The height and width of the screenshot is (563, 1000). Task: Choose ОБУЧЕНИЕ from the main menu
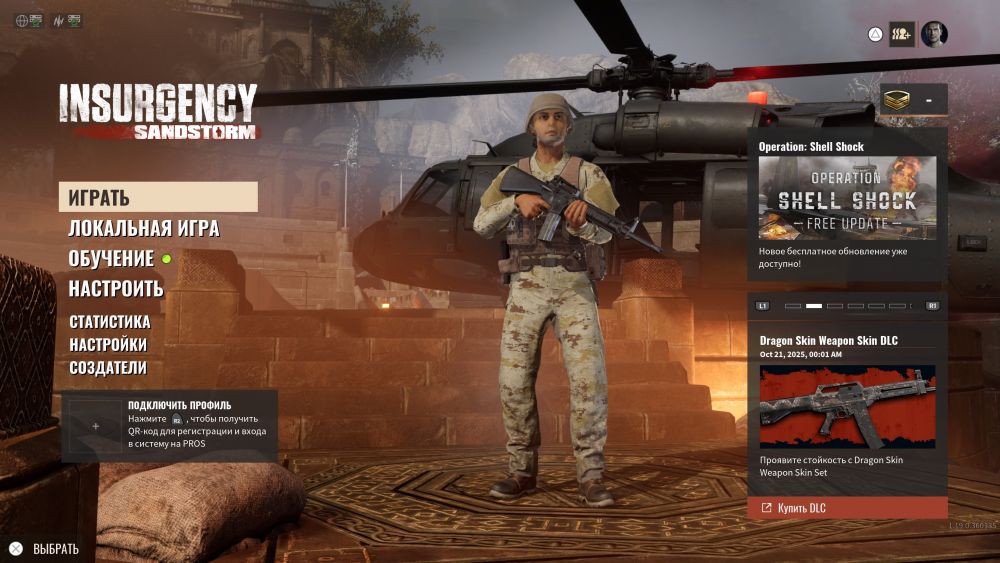click(111, 258)
